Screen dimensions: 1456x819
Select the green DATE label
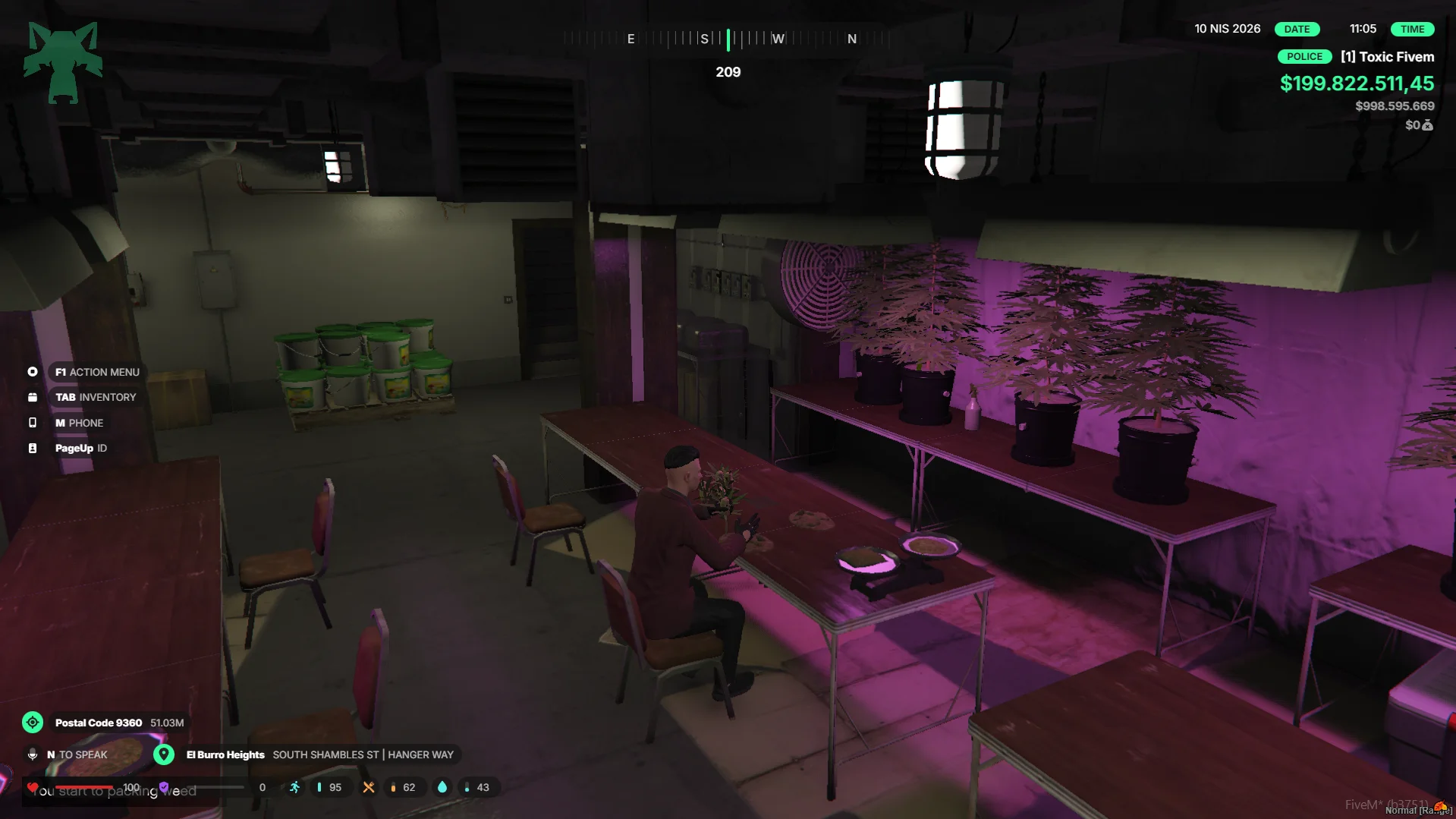tap(1297, 29)
